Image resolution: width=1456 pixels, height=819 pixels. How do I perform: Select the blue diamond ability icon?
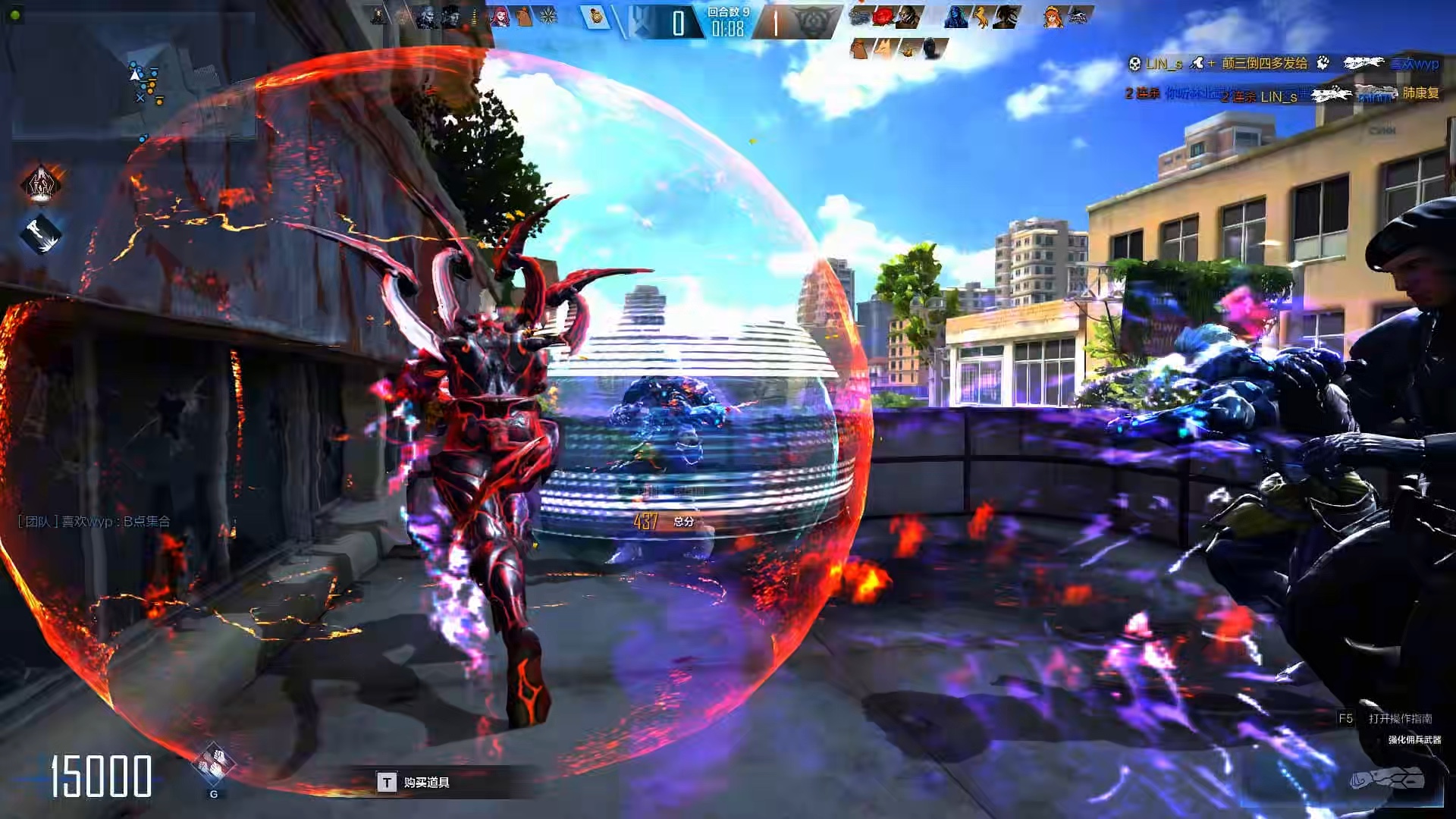(41, 234)
